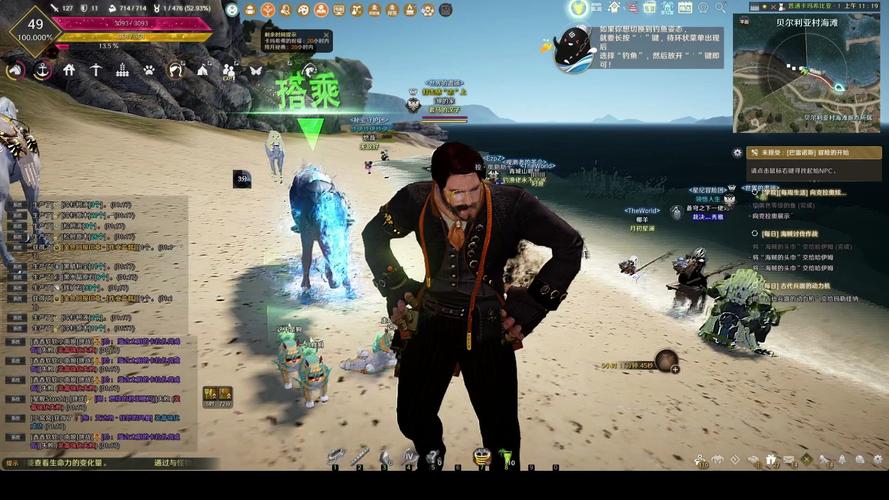Screen dimensions: 889x500
Task: Click the horse mount icon
Action: 15,71
